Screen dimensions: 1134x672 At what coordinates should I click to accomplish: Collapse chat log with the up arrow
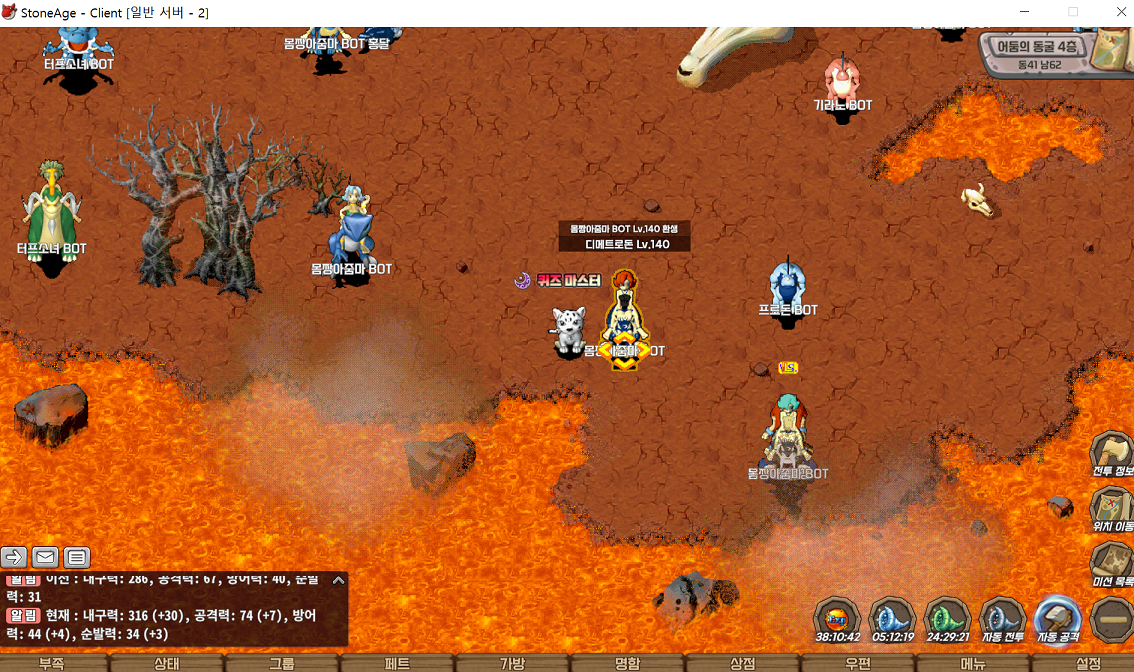coord(338,580)
